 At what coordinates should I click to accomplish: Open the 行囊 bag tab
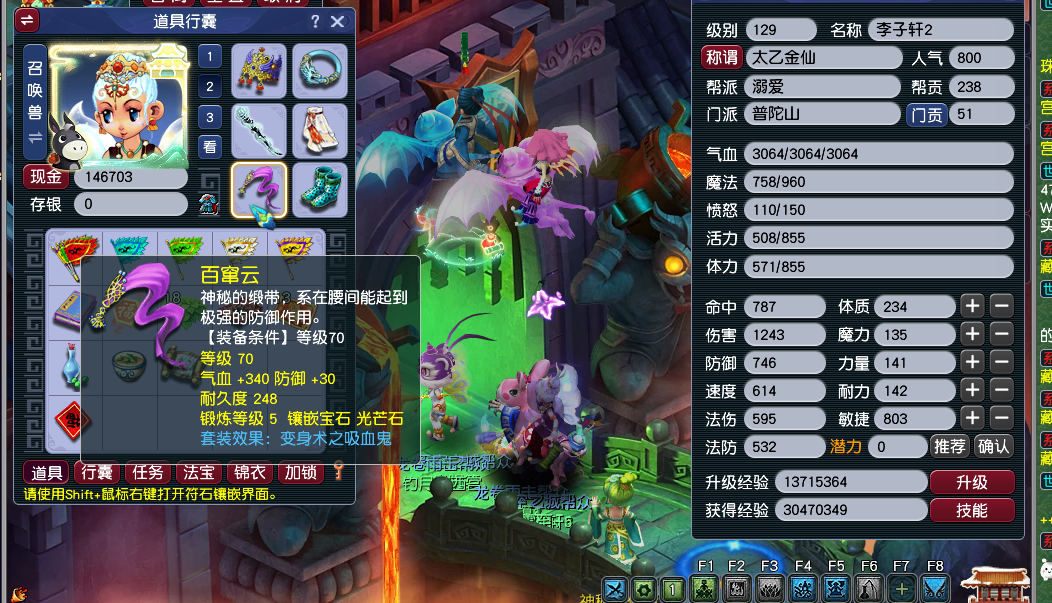click(x=97, y=473)
